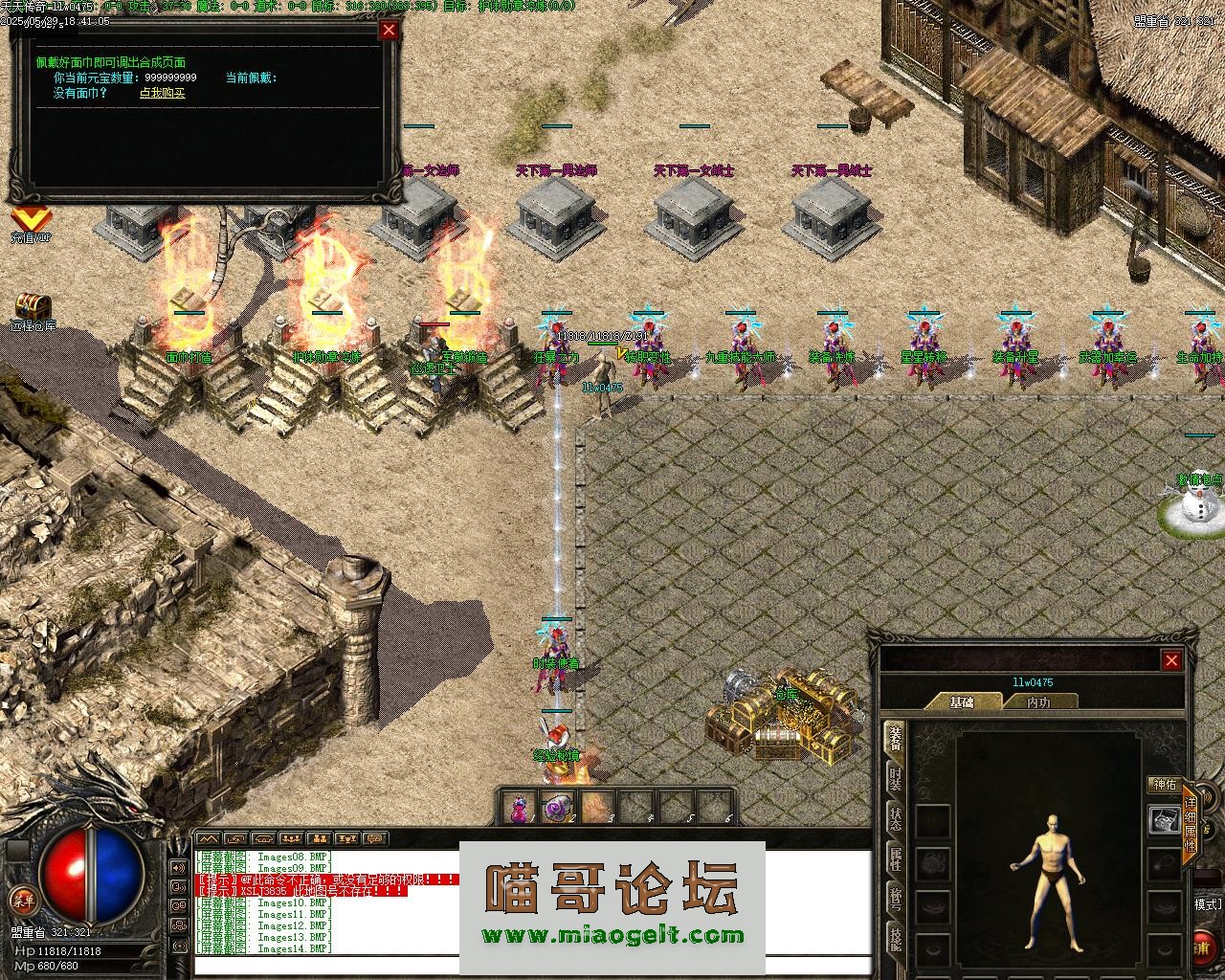The width and height of the screenshot is (1225, 980).
Task: Show the 状态 status side tab
Action: [895, 819]
